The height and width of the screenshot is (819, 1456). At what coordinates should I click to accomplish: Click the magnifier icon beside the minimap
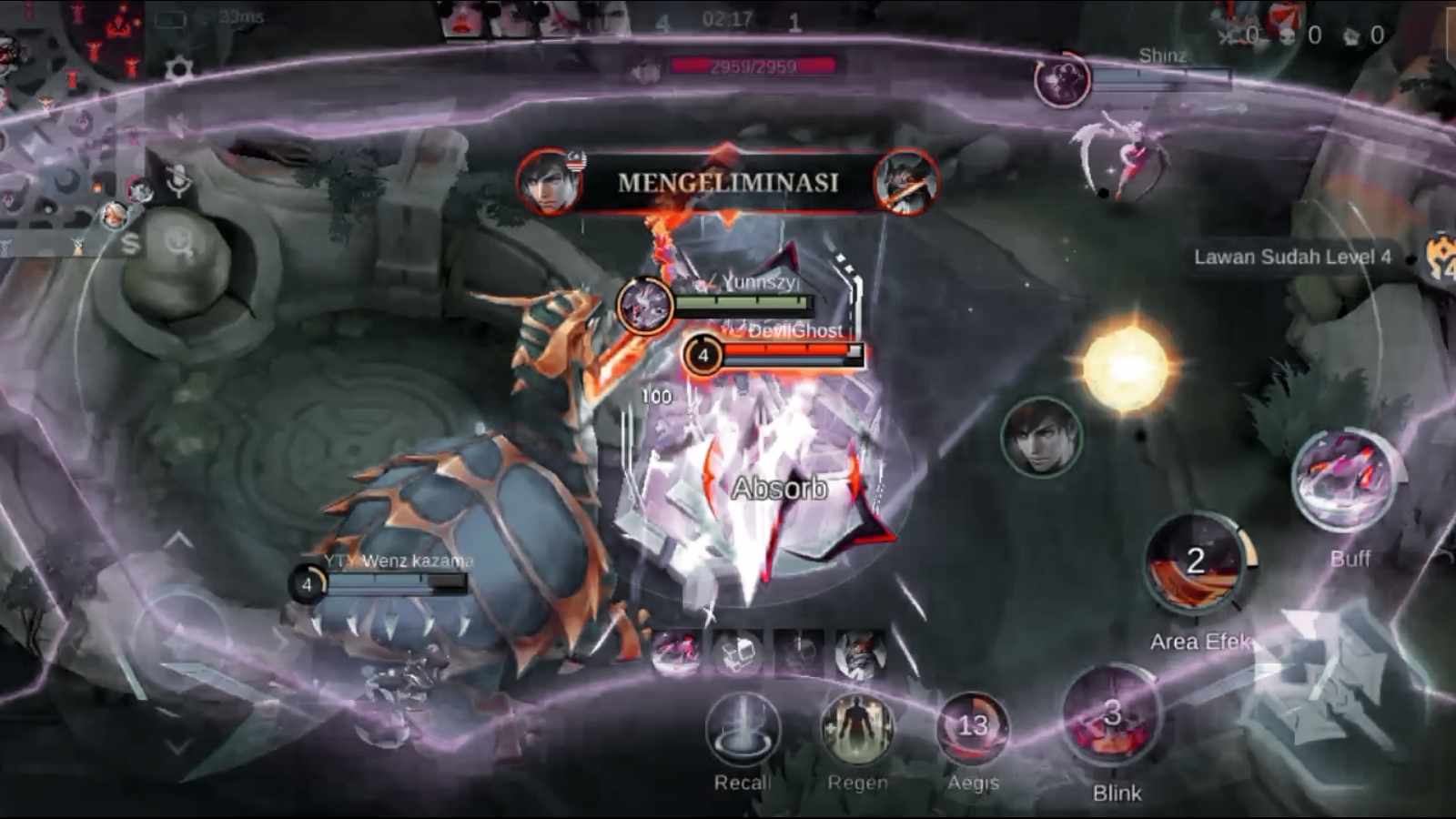[x=179, y=243]
